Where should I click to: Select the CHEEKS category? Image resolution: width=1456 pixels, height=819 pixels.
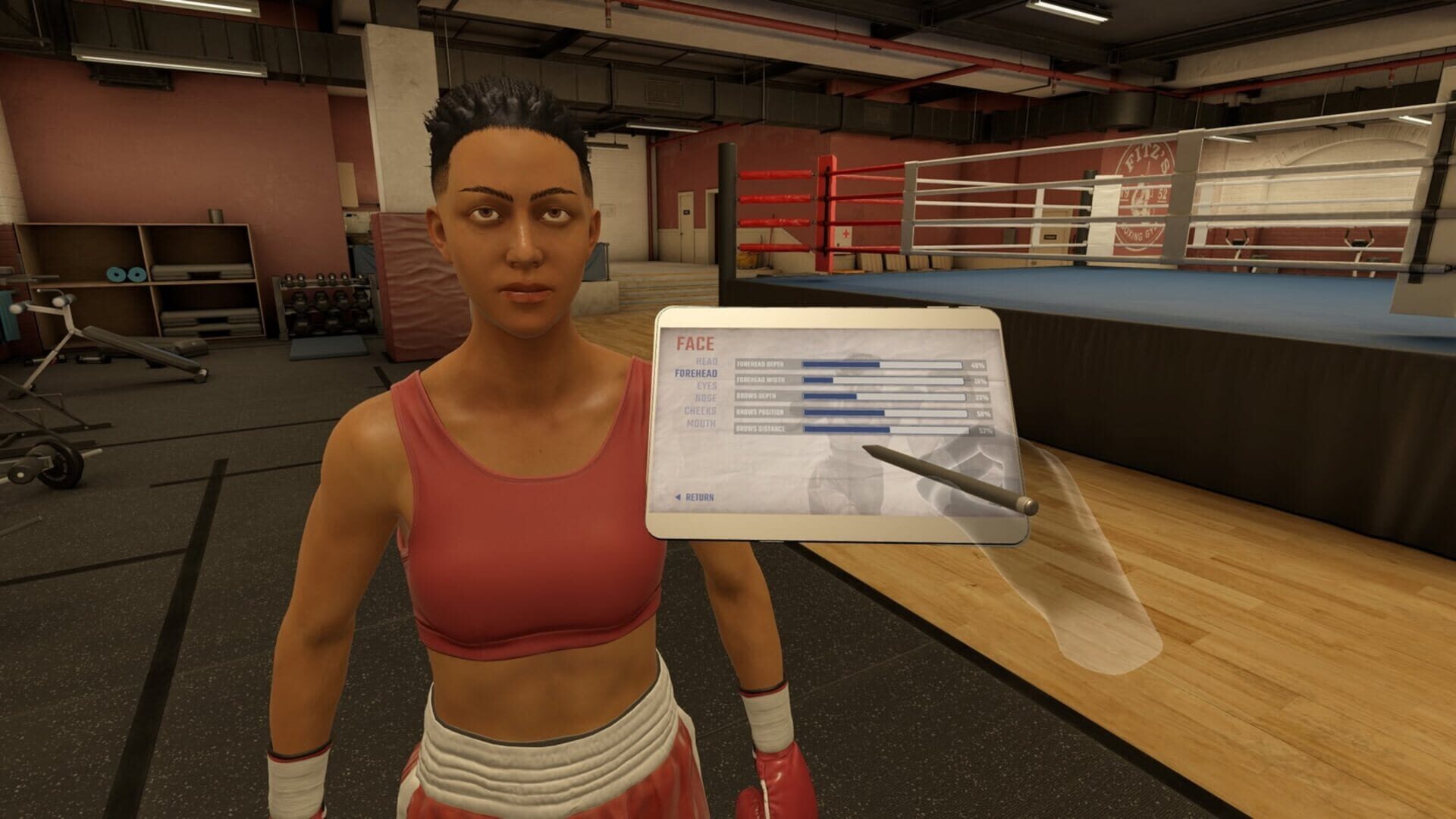click(x=701, y=411)
